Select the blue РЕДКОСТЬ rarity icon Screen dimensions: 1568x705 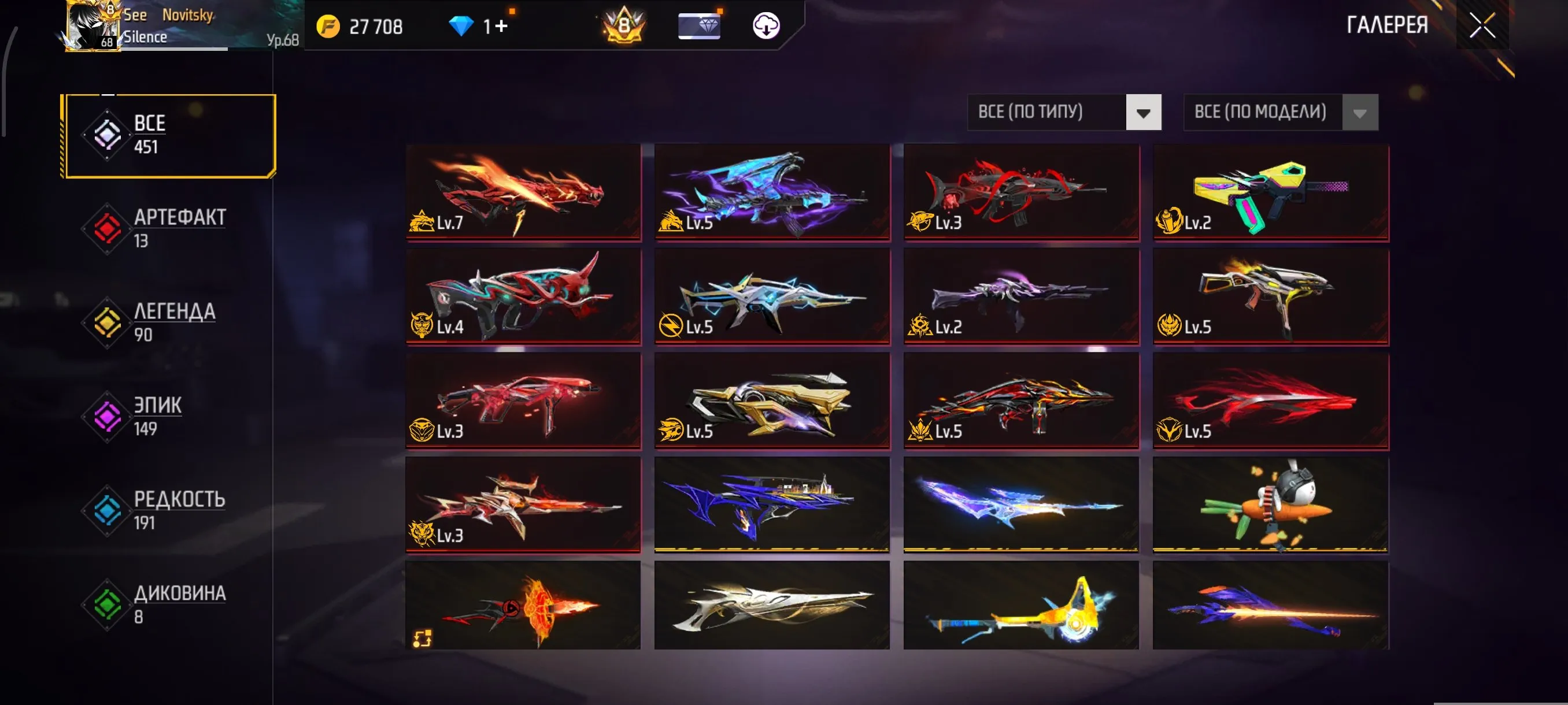click(106, 510)
